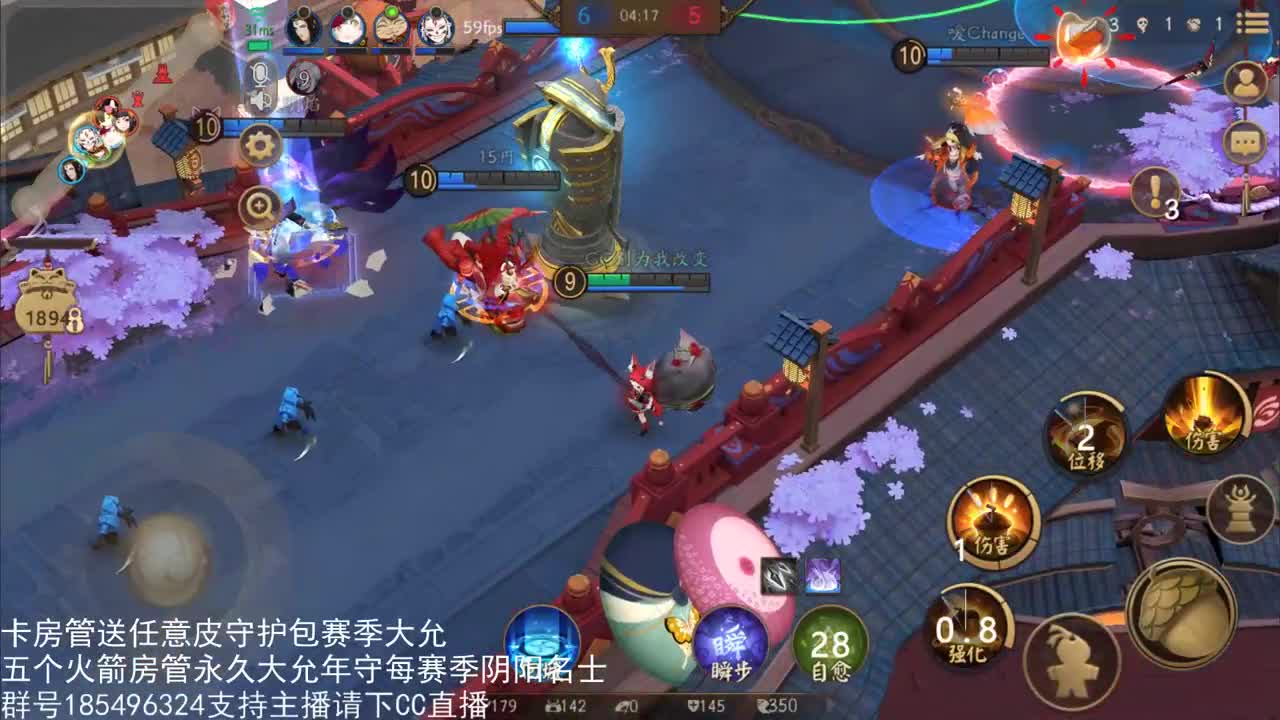The image size is (1280, 720).
Task: Activate the 28 自愈 self-heal skill
Action: pyautogui.click(x=830, y=642)
